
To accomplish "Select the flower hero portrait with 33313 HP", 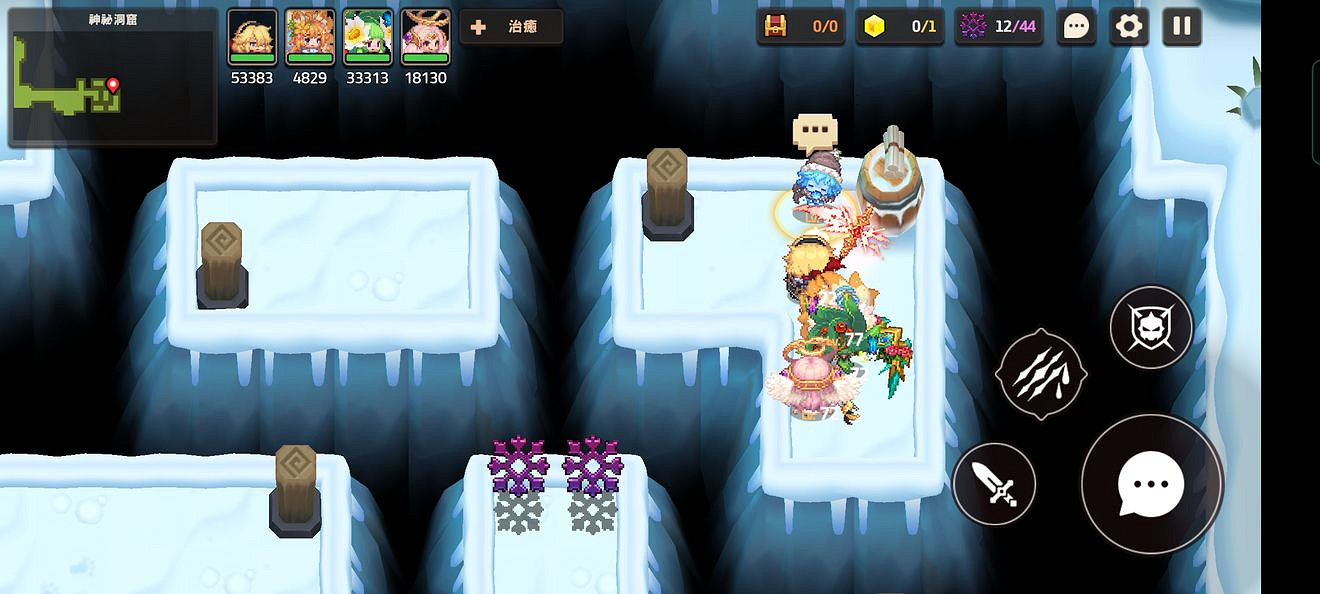I will click(367, 36).
